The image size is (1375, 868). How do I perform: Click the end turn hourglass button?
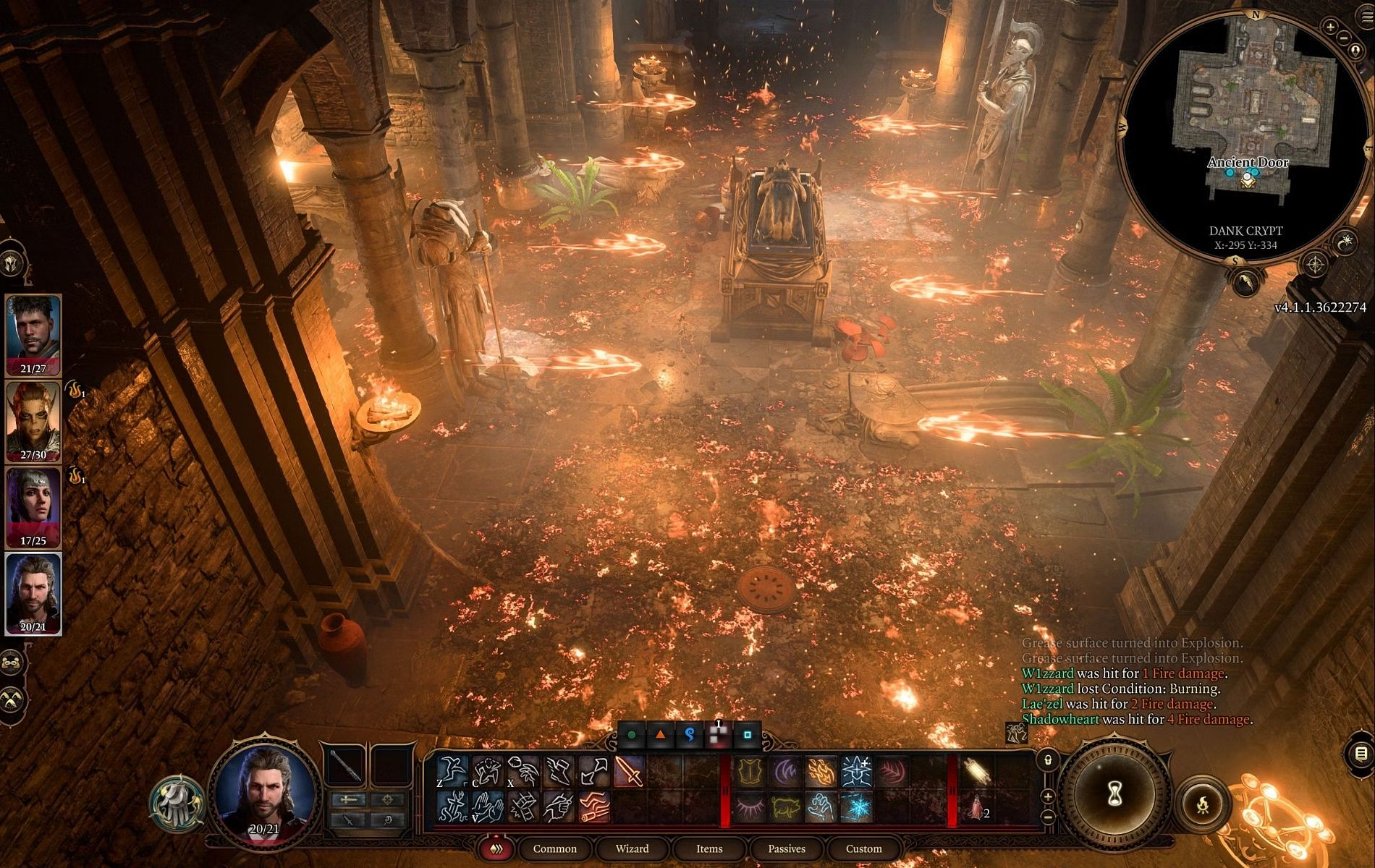click(x=1114, y=793)
